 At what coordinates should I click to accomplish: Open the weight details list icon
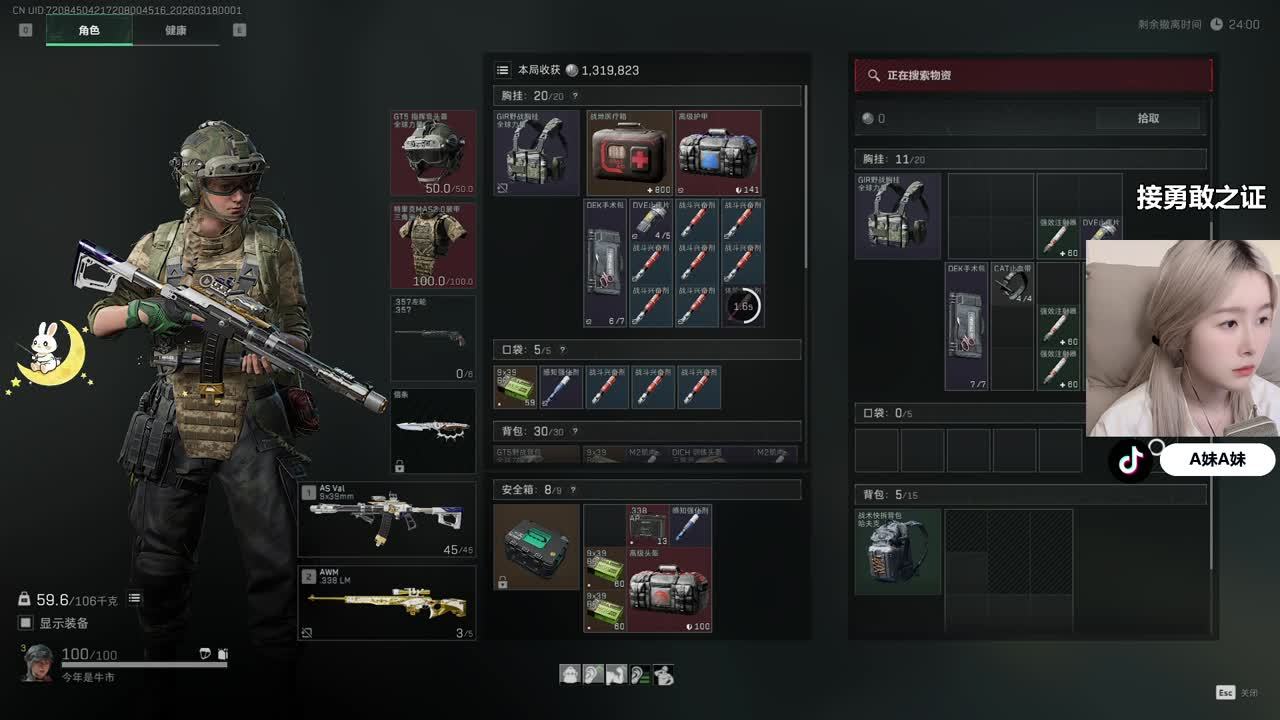tap(134, 599)
